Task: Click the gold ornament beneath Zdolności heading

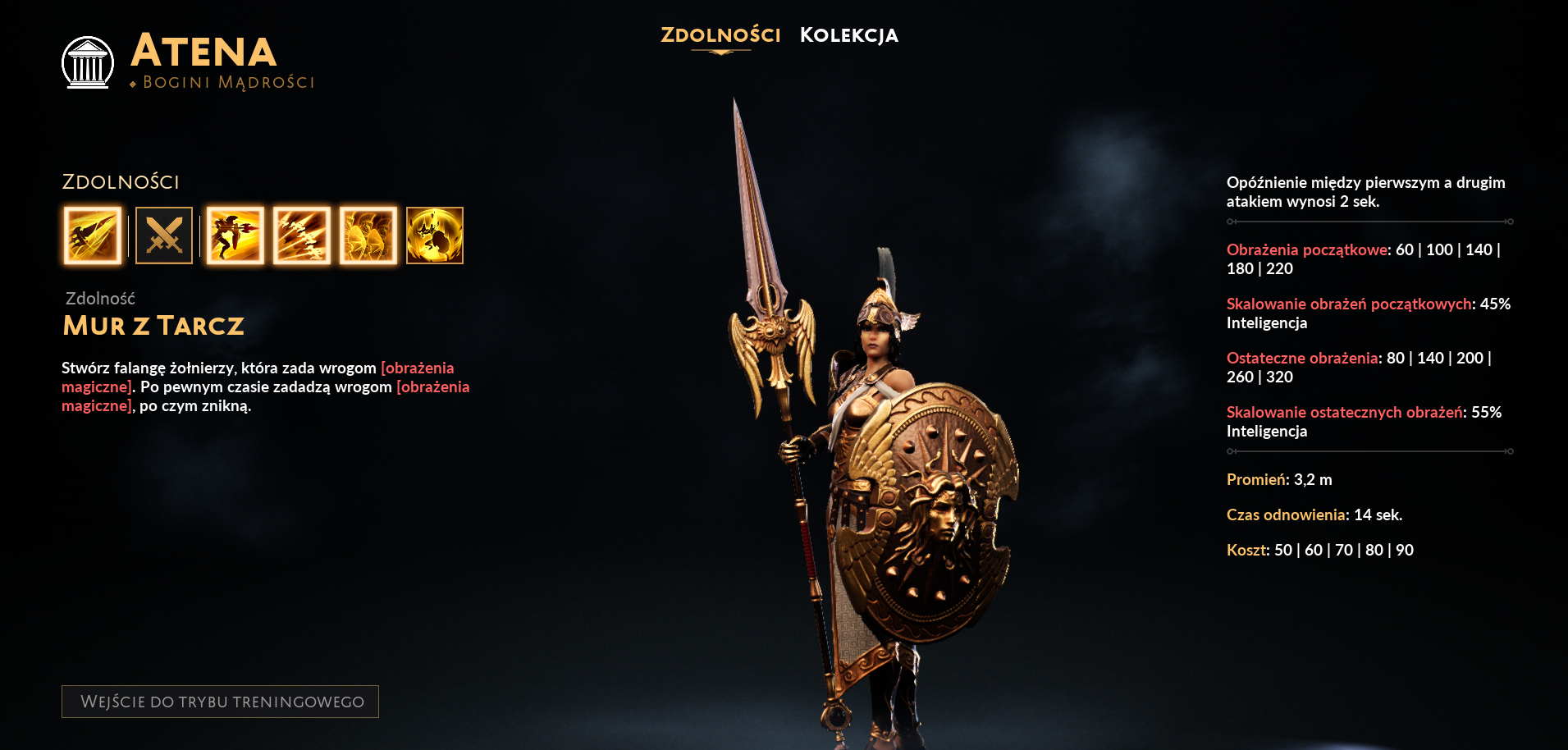Action: [720, 51]
